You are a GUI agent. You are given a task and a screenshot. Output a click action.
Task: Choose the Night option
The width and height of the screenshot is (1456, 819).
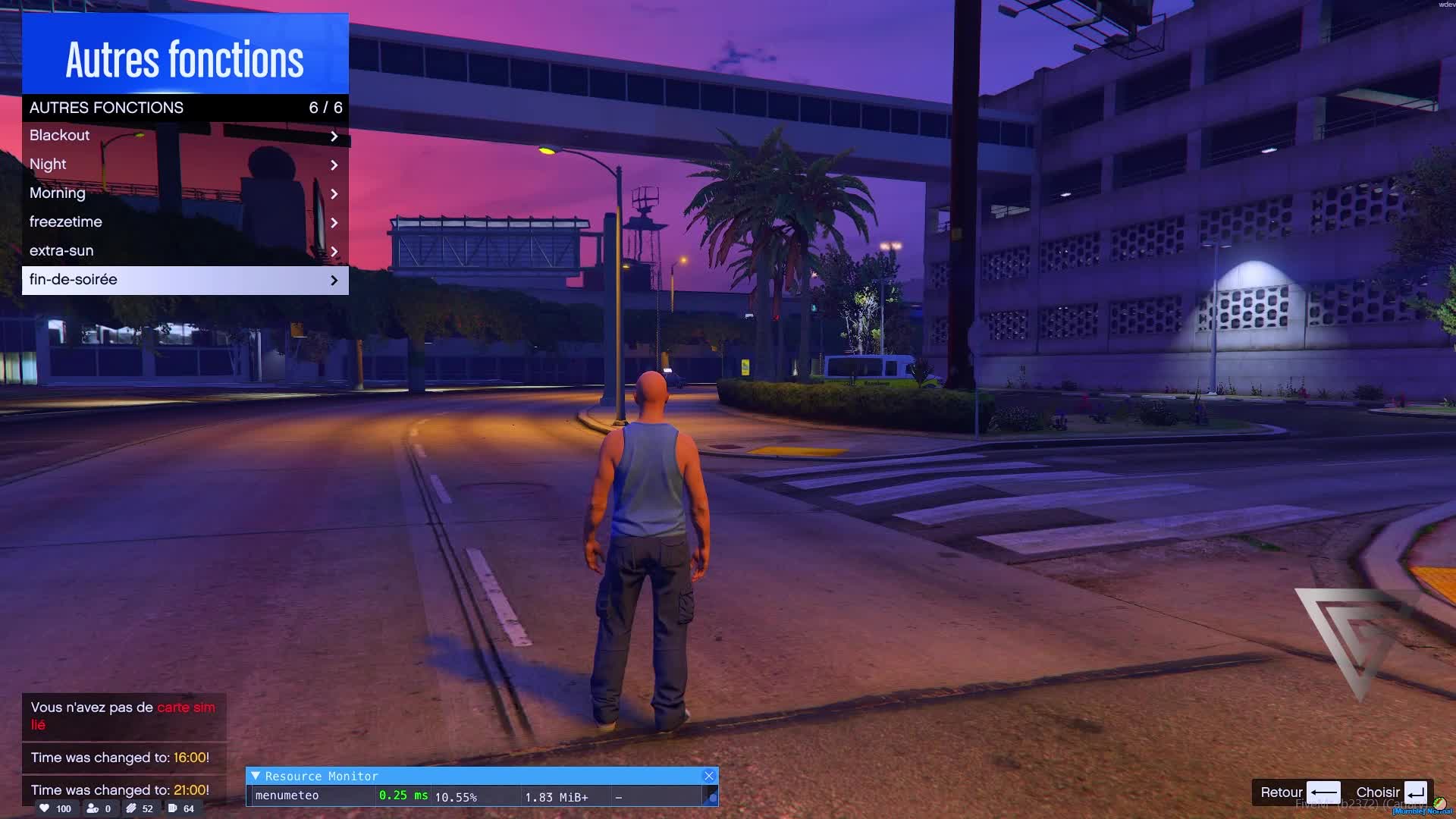pos(184,165)
